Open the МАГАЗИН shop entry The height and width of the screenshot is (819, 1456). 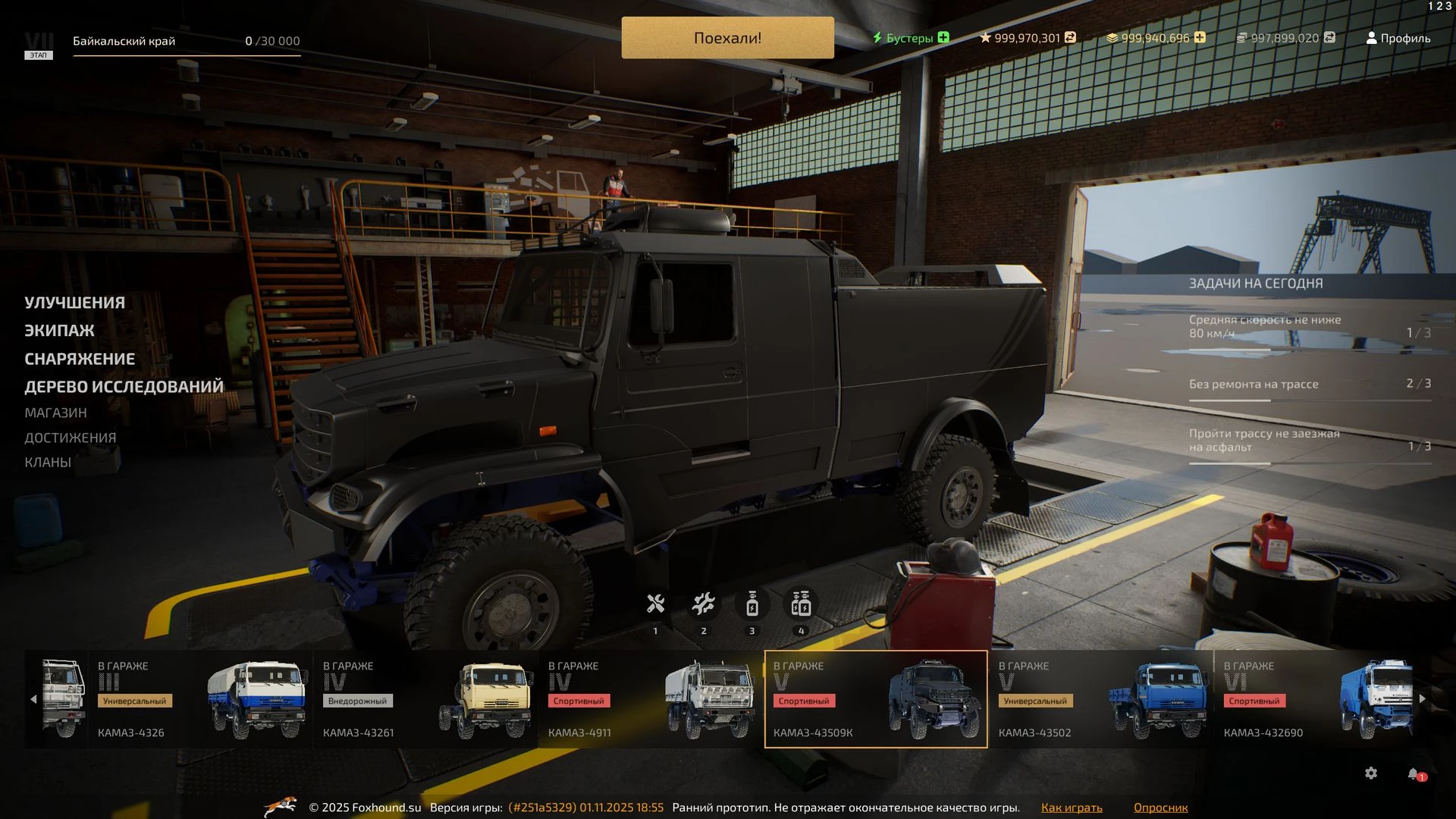[x=55, y=413]
